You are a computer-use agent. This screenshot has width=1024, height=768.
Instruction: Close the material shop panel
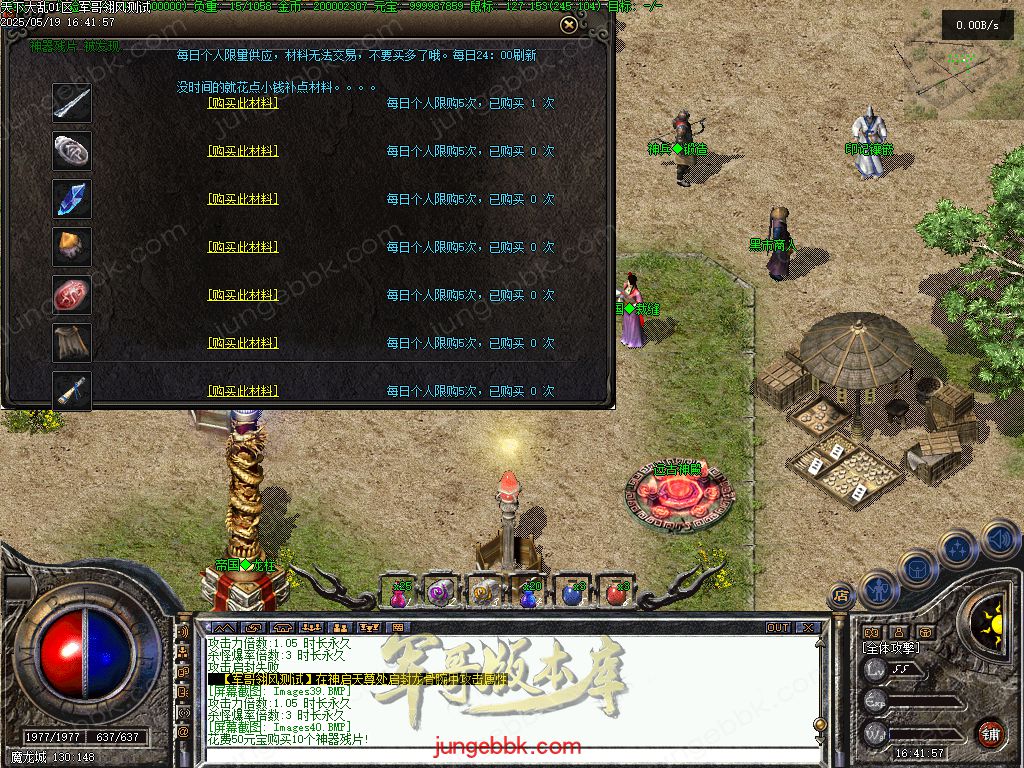(568, 25)
